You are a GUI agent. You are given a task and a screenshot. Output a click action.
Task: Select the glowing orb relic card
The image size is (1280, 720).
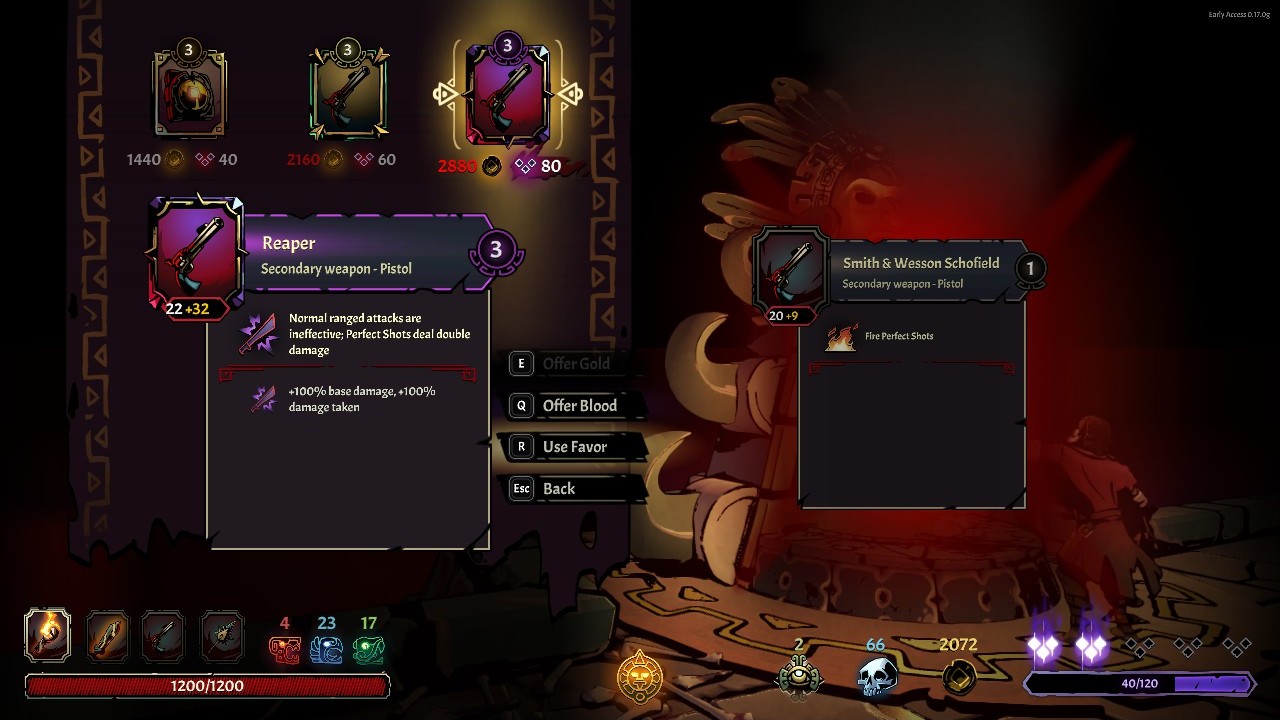[189, 94]
